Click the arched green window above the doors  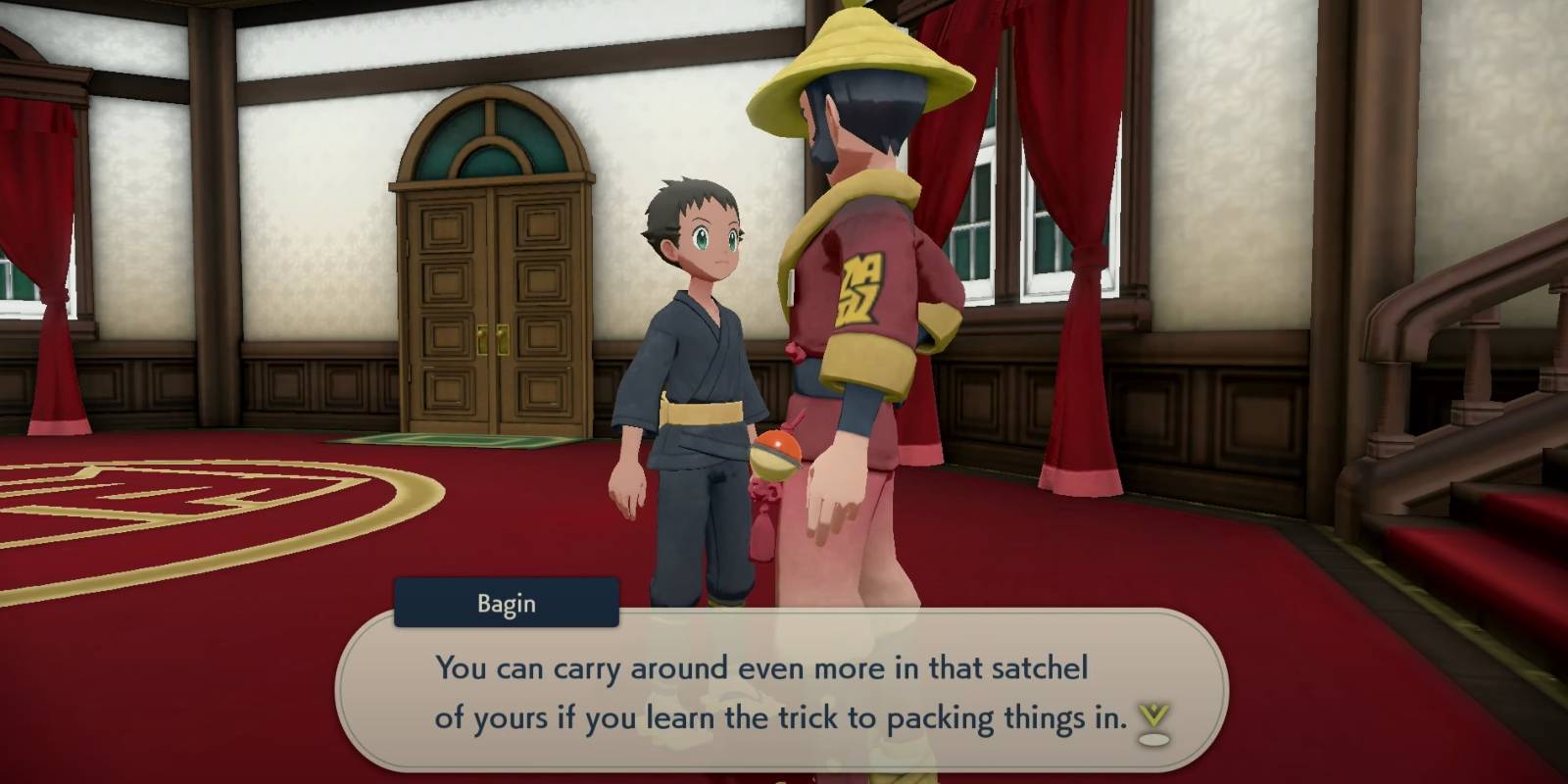tap(490, 132)
